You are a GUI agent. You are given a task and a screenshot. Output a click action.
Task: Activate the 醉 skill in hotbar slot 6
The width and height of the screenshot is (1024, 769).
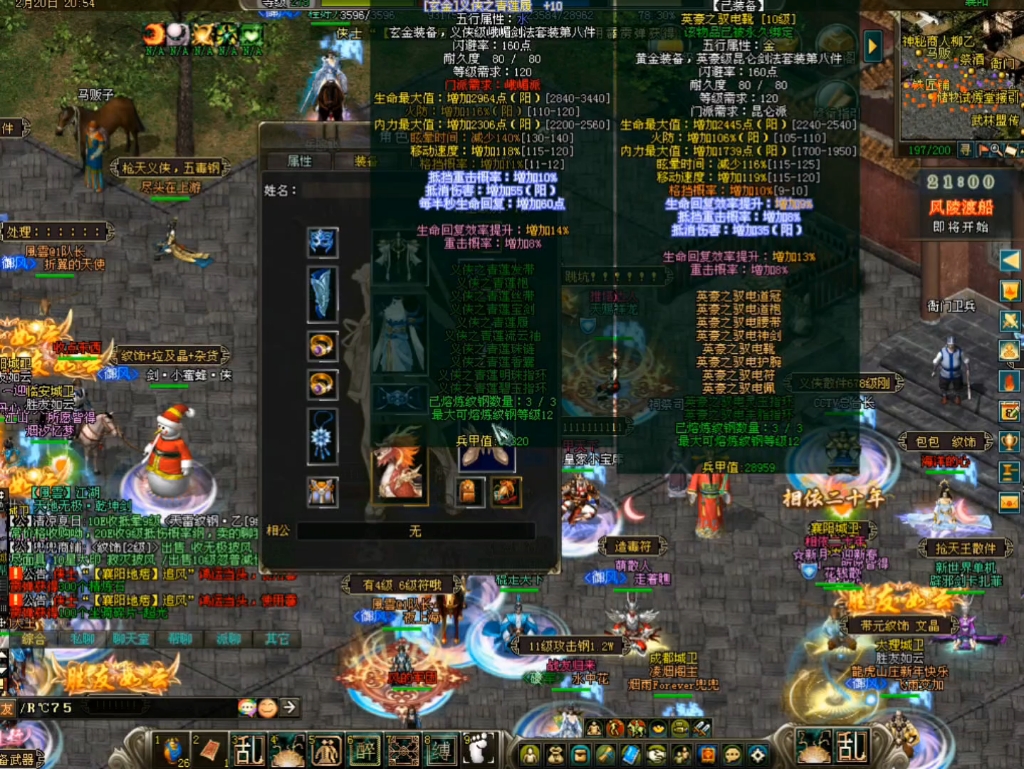coord(364,749)
